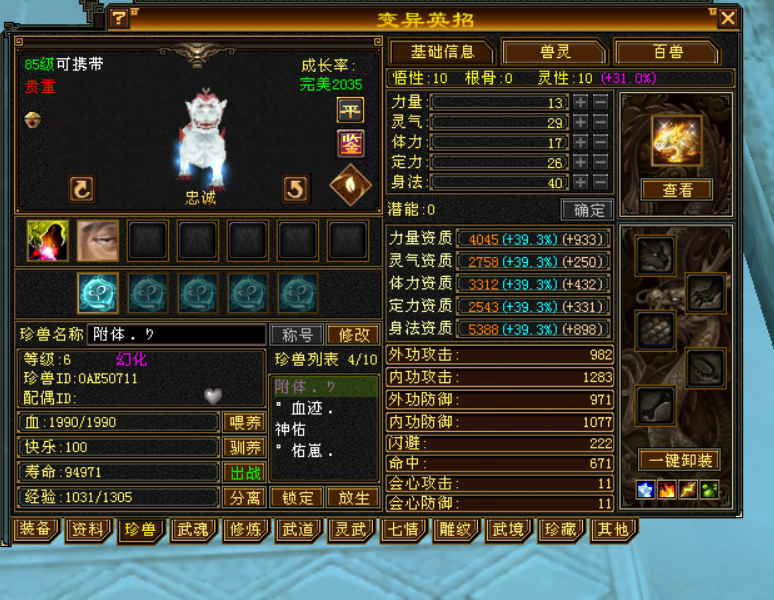The height and width of the screenshot is (600, 774).
Task: Decrease 身法 with its minus button
Action: click(x=600, y=182)
